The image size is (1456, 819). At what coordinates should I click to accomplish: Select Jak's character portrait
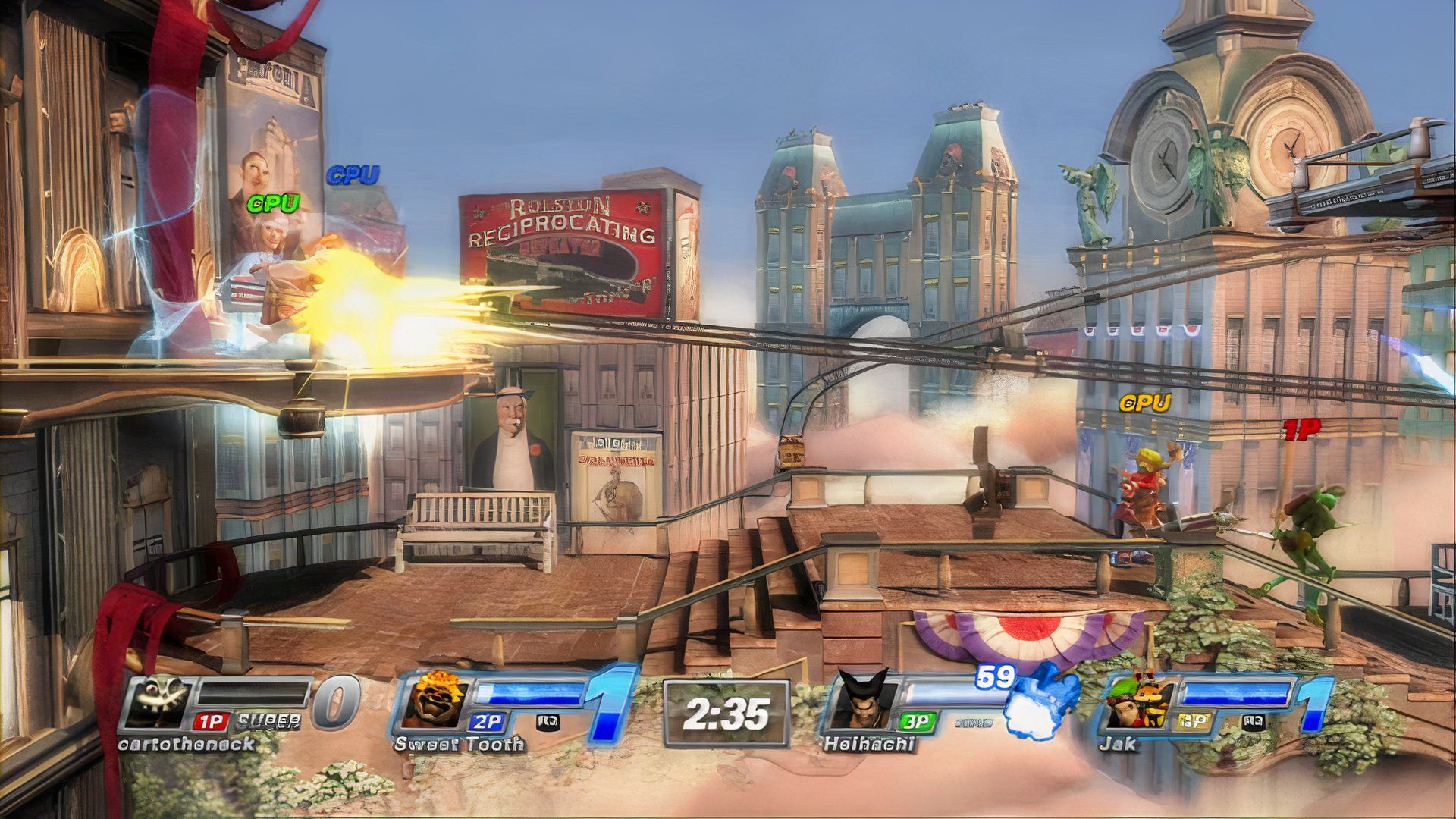tap(1137, 702)
